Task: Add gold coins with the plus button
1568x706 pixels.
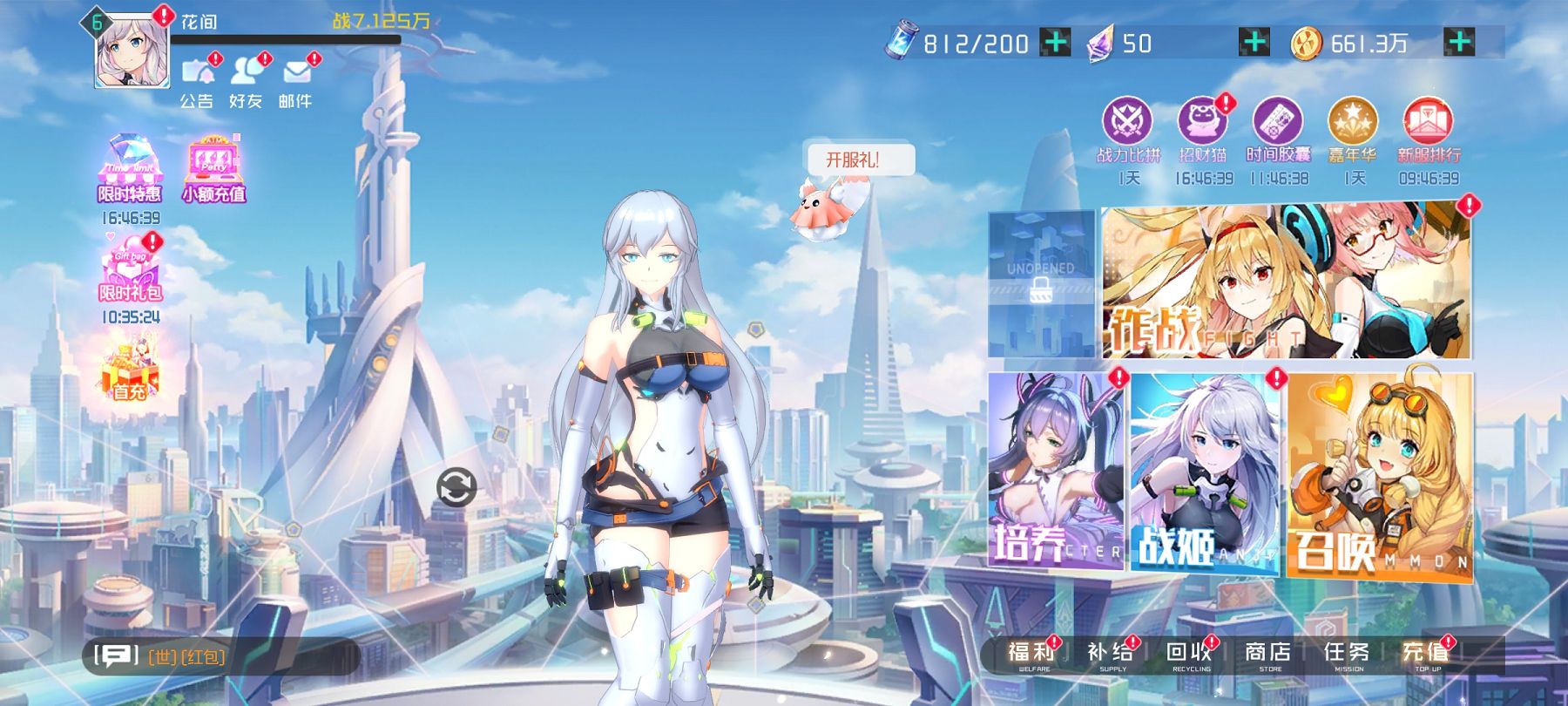Action: pyautogui.click(x=1459, y=42)
